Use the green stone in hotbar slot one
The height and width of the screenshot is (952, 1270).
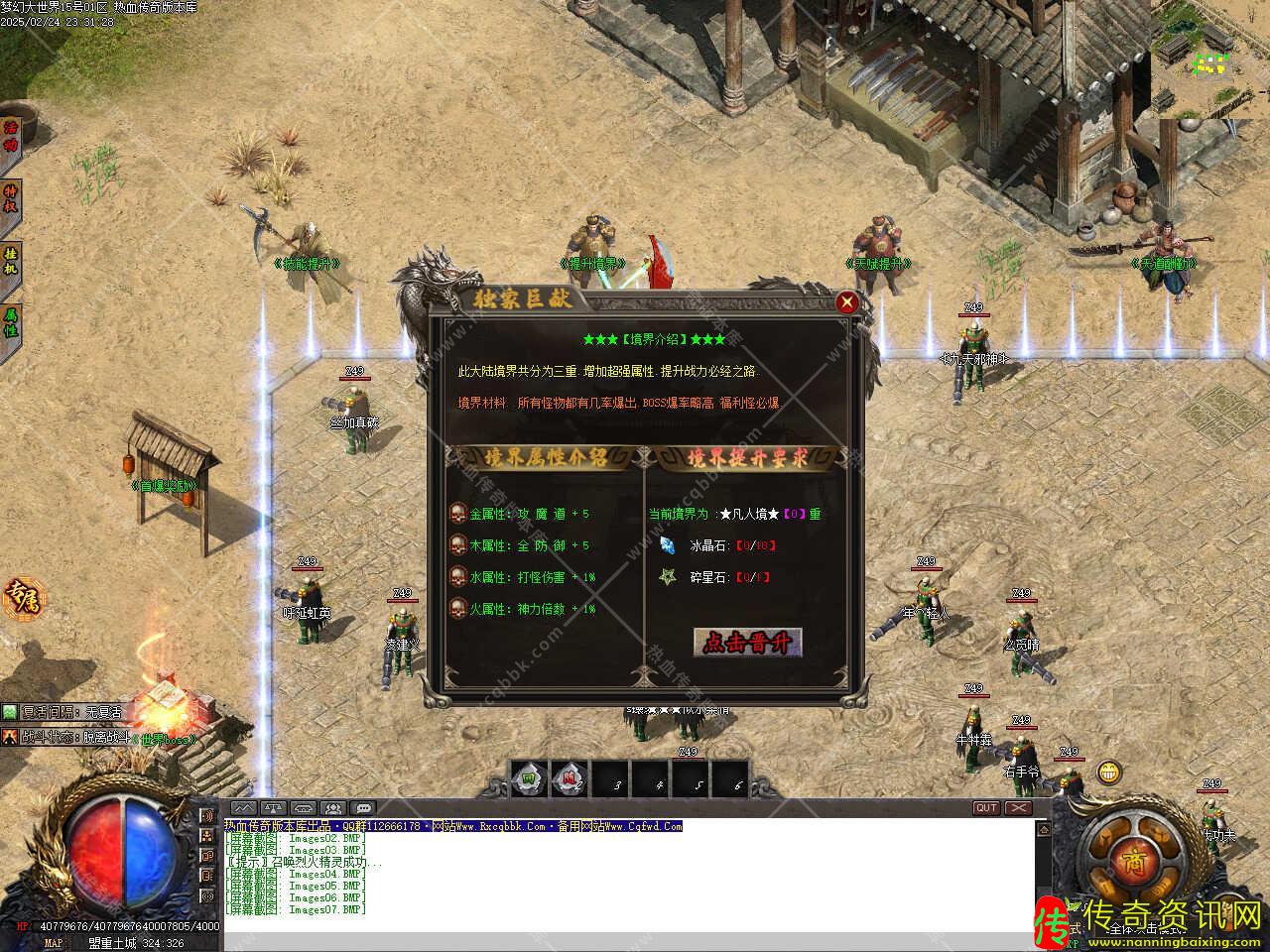pyautogui.click(x=530, y=779)
